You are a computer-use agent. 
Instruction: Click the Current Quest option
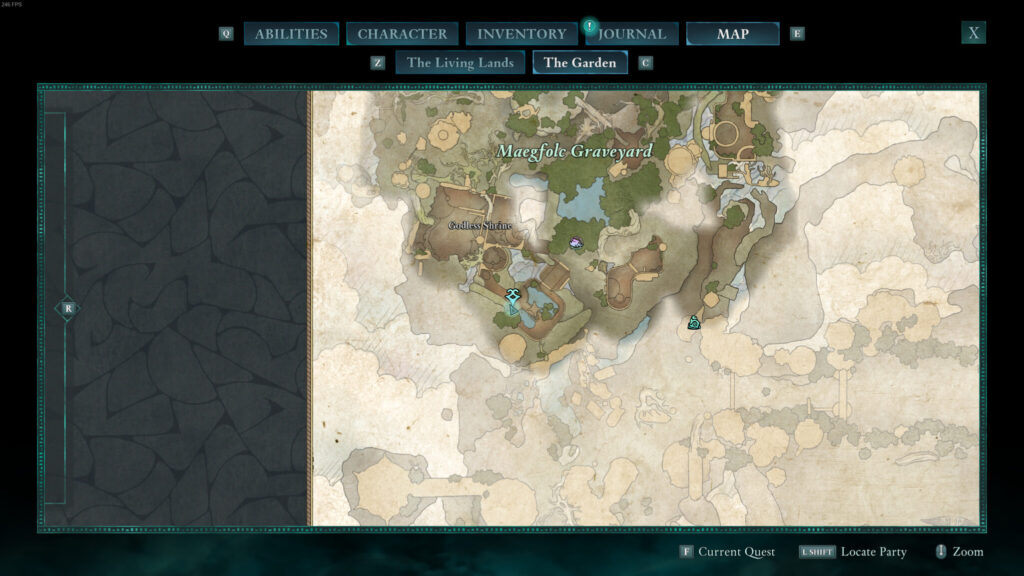(x=734, y=552)
